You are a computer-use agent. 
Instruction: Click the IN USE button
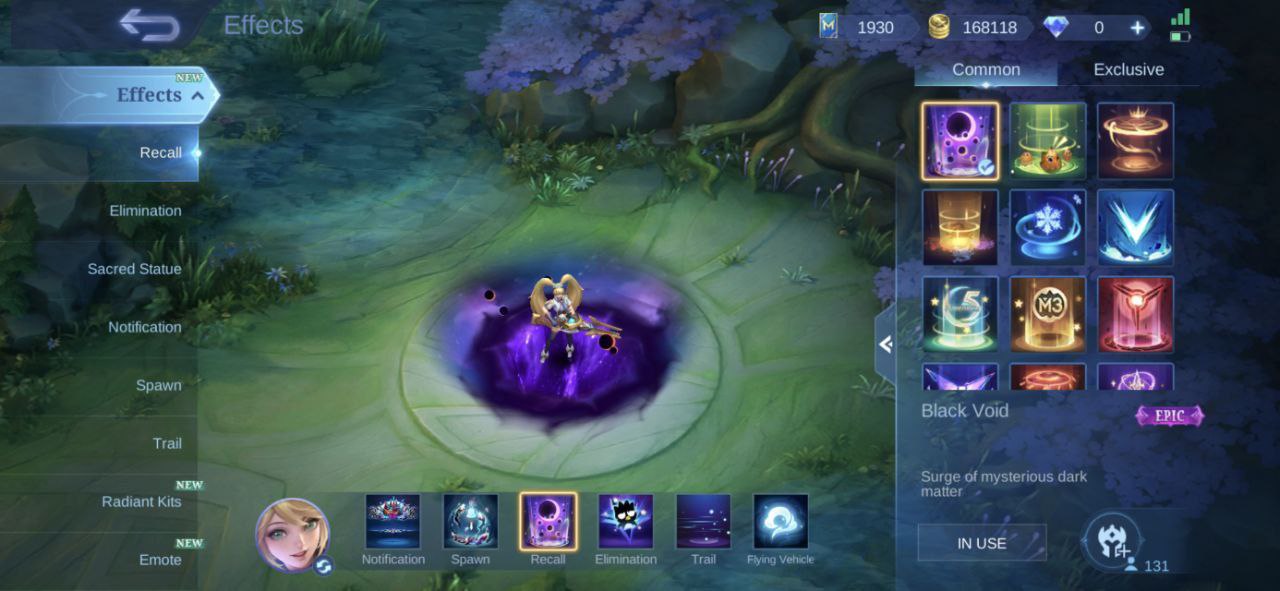coord(982,543)
